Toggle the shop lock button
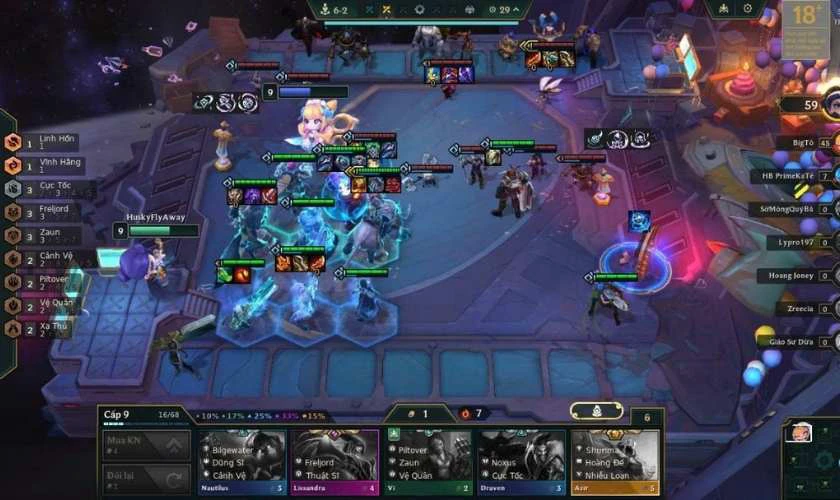Viewport: 840px width, 500px height. point(646,415)
